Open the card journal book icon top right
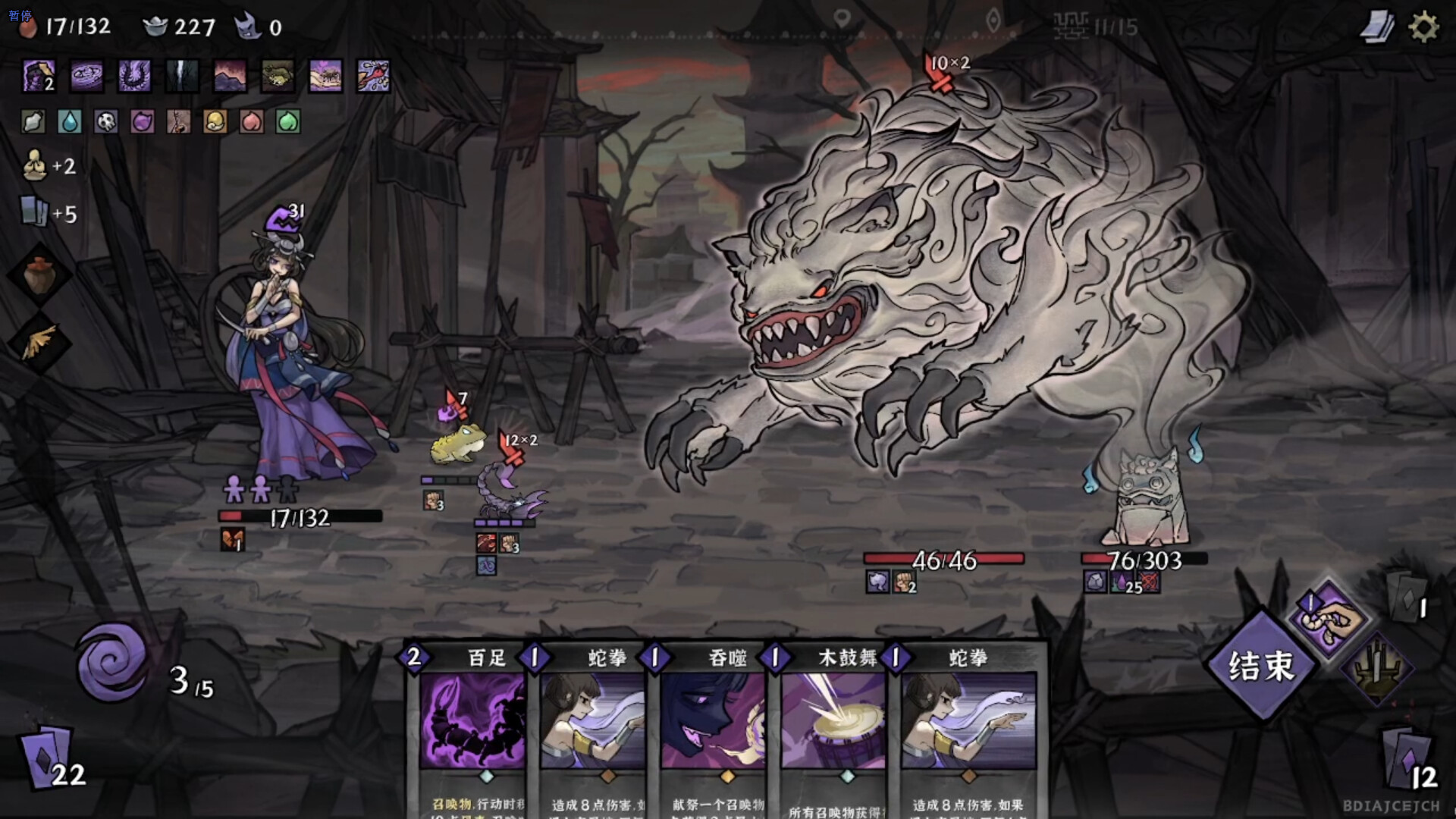Image resolution: width=1456 pixels, height=819 pixels. 1379,25
